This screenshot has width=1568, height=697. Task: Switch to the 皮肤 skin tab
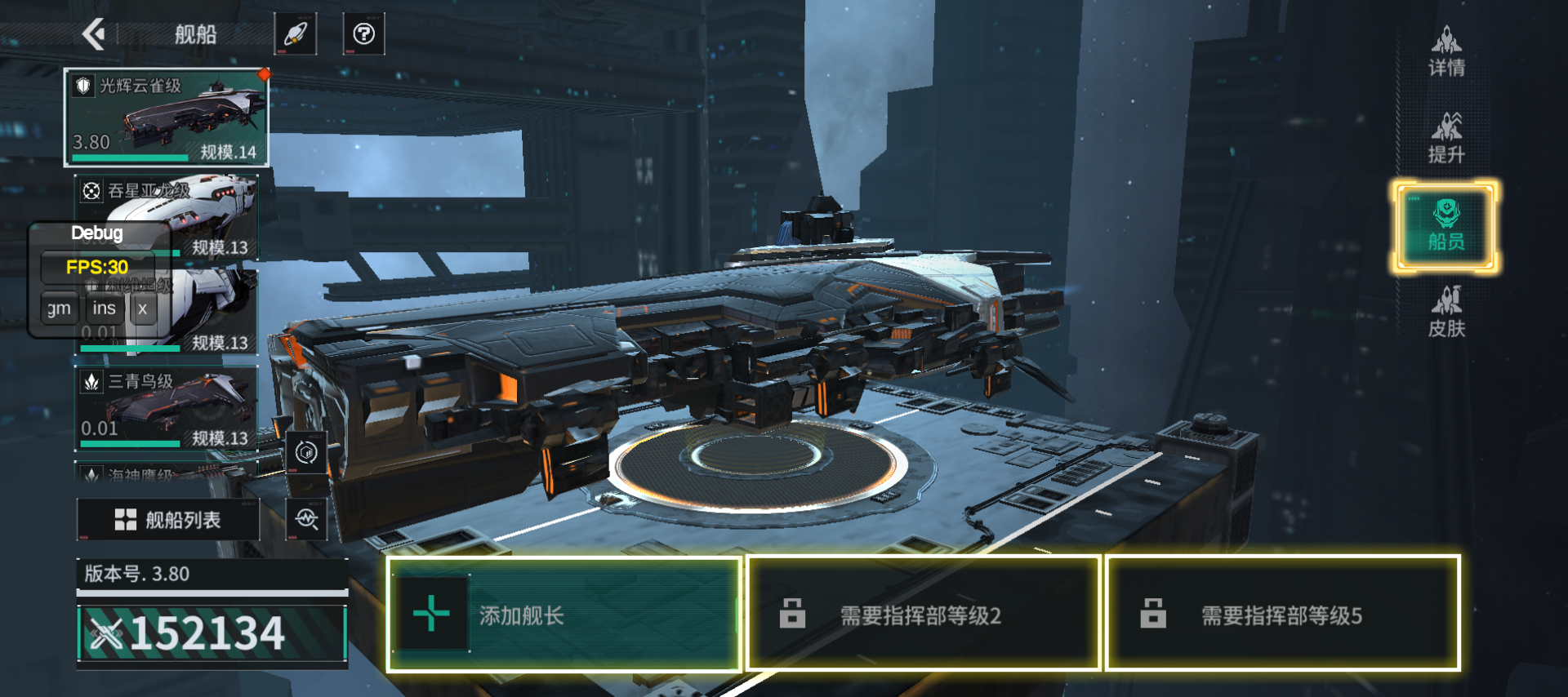pos(1446,313)
